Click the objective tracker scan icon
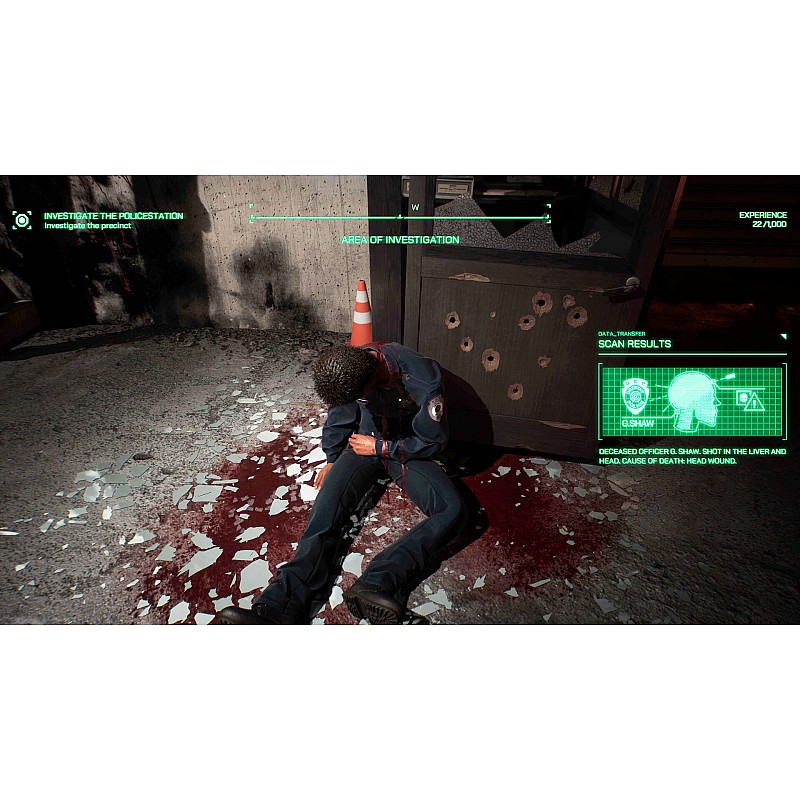Image resolution: width=800 pixels, height=800 pixels. (22, 219)
